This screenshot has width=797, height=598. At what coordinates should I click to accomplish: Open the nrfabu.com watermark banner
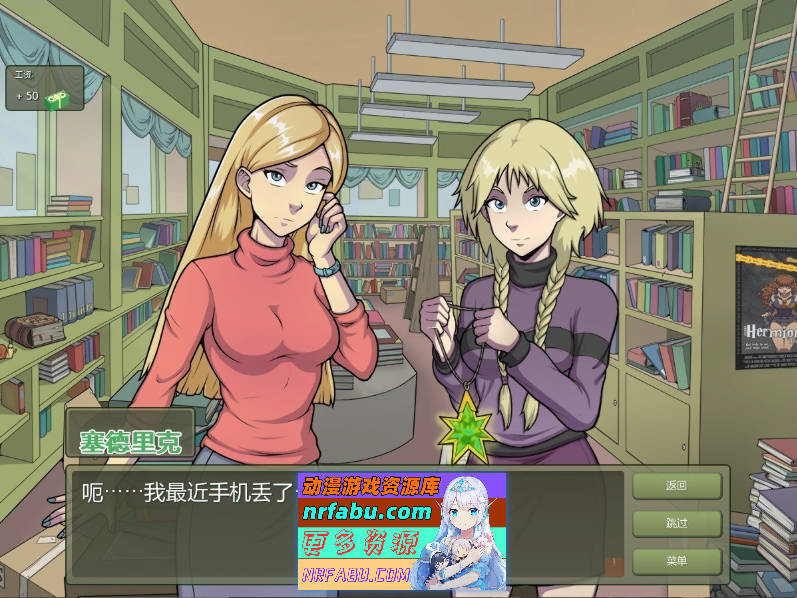pyautogui.click(x=402, y=530)
